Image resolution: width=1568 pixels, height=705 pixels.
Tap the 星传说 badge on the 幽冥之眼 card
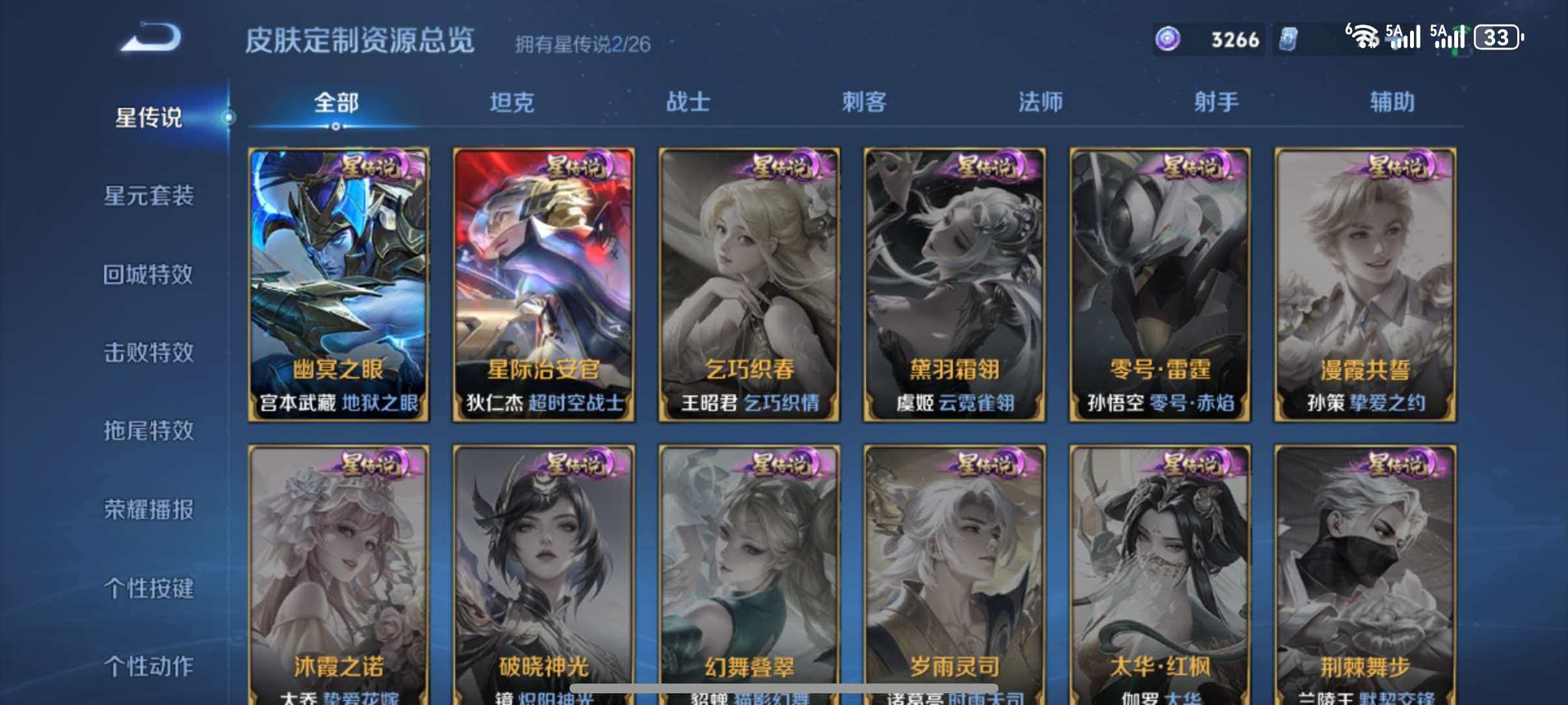point(372,167)
